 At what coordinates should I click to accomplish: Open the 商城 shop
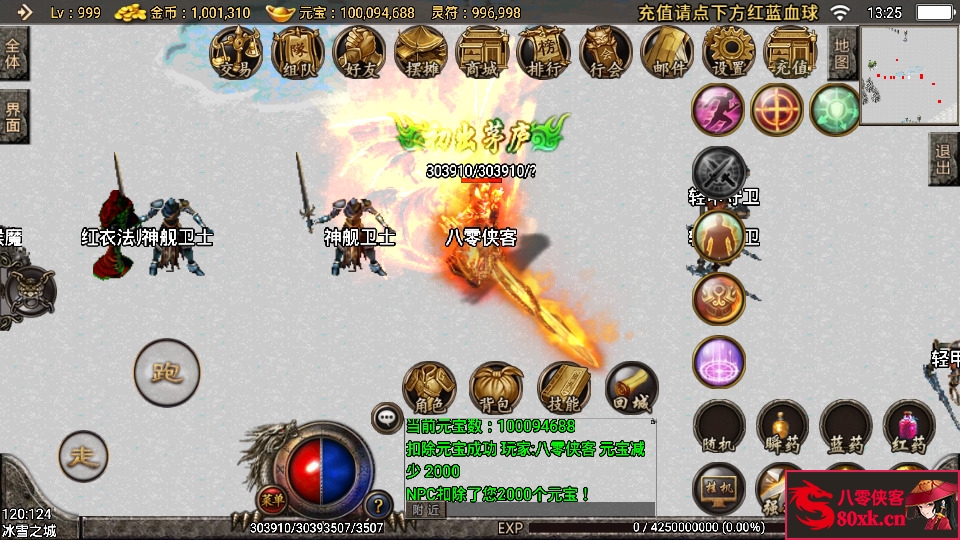[x=482, y=51]
